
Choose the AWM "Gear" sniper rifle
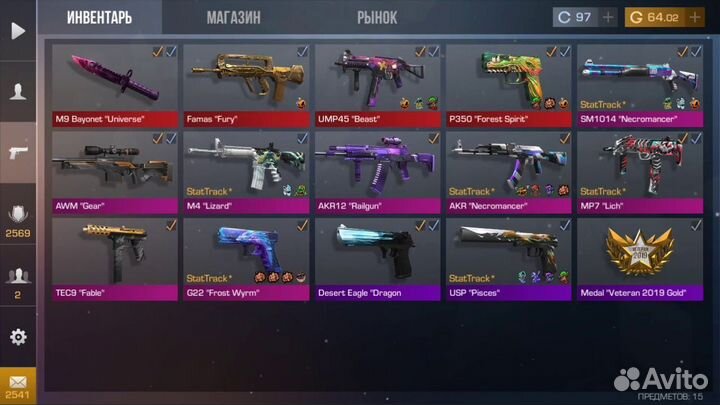click(113, 170)
